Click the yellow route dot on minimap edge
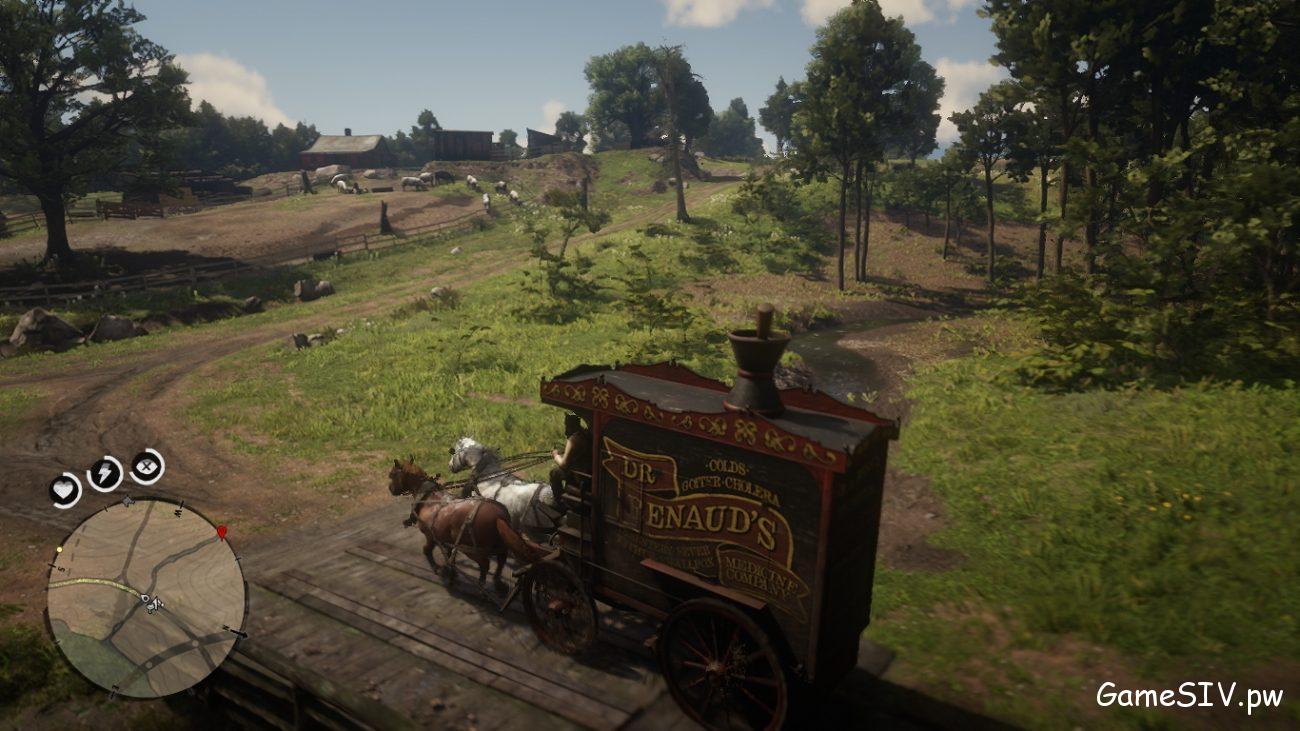 (x=59, y=549)
